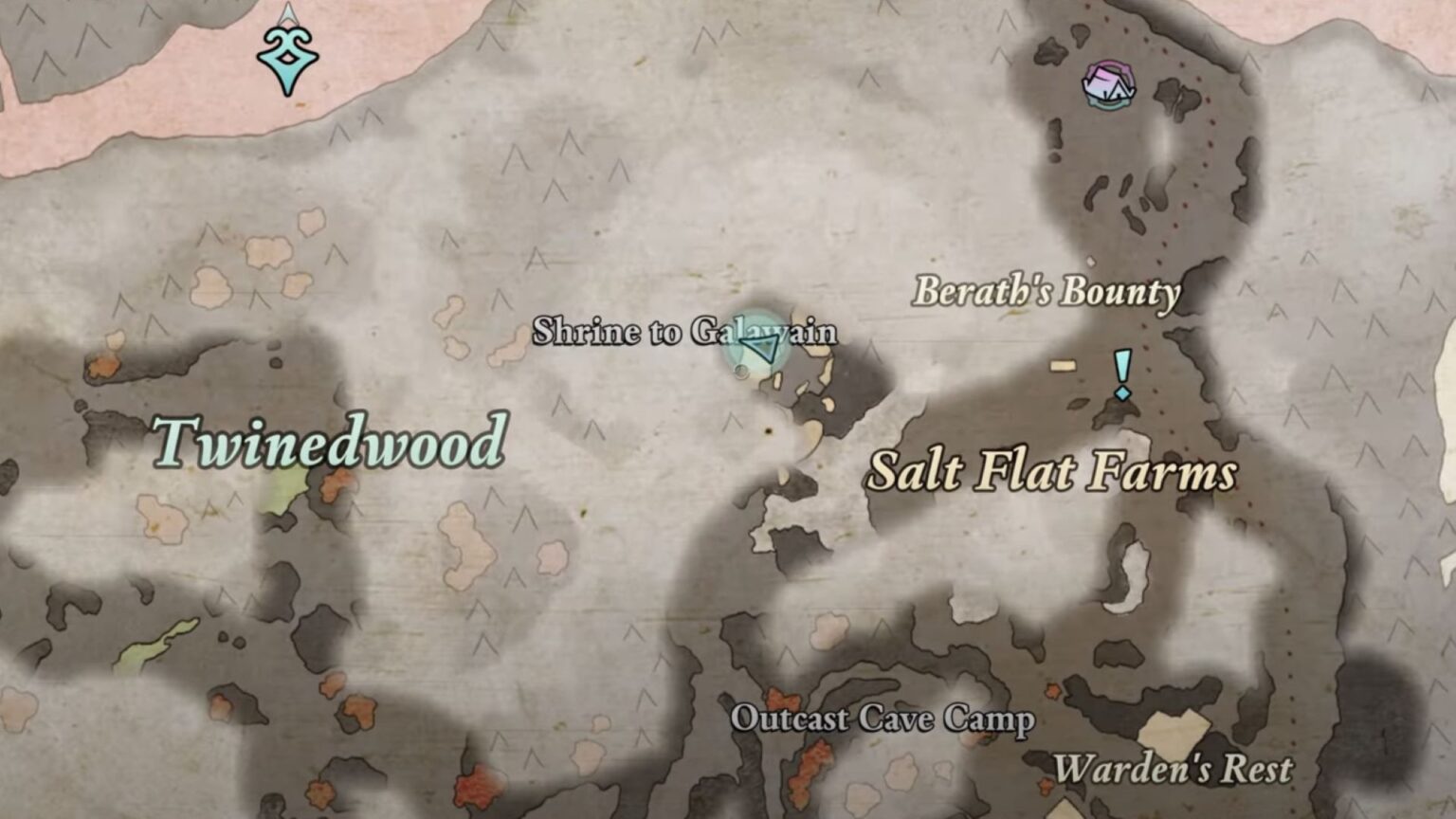
Task: Select the camp fast-travel tent icon
Action: point(1107,85)
